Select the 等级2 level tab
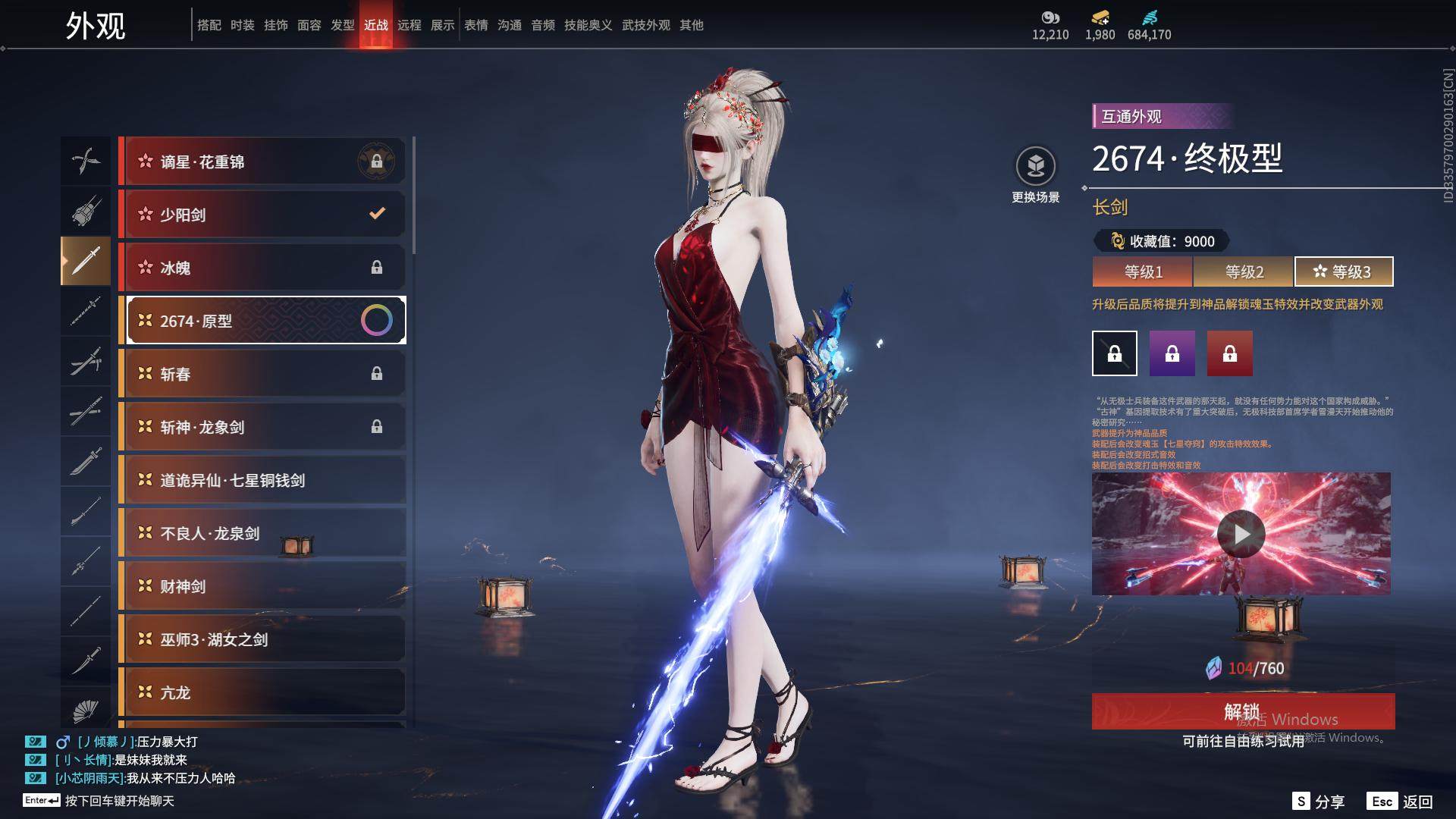This screenshot has width=1456, height=819. pos(1244,271)
